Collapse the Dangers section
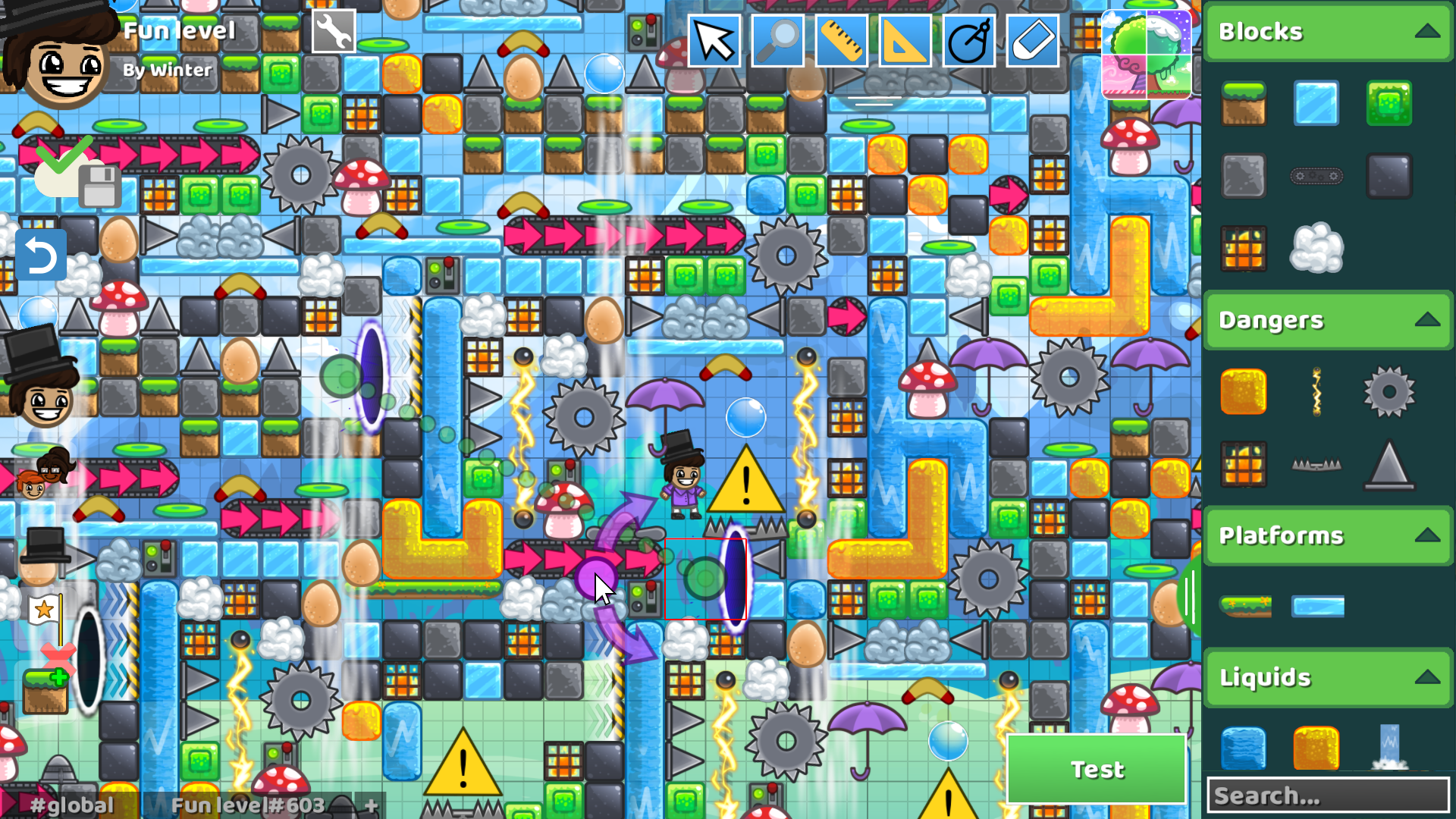This screenshot has width=1456, height=819. point(1426,320)
